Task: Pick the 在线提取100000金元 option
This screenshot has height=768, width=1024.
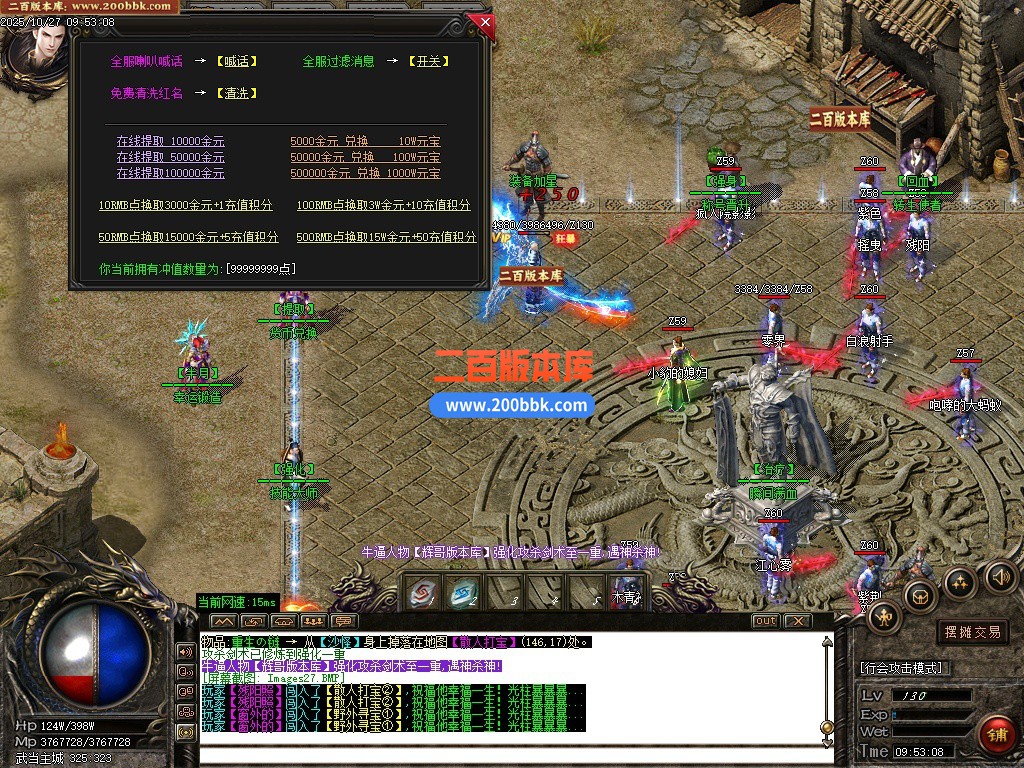Action: 170,173
